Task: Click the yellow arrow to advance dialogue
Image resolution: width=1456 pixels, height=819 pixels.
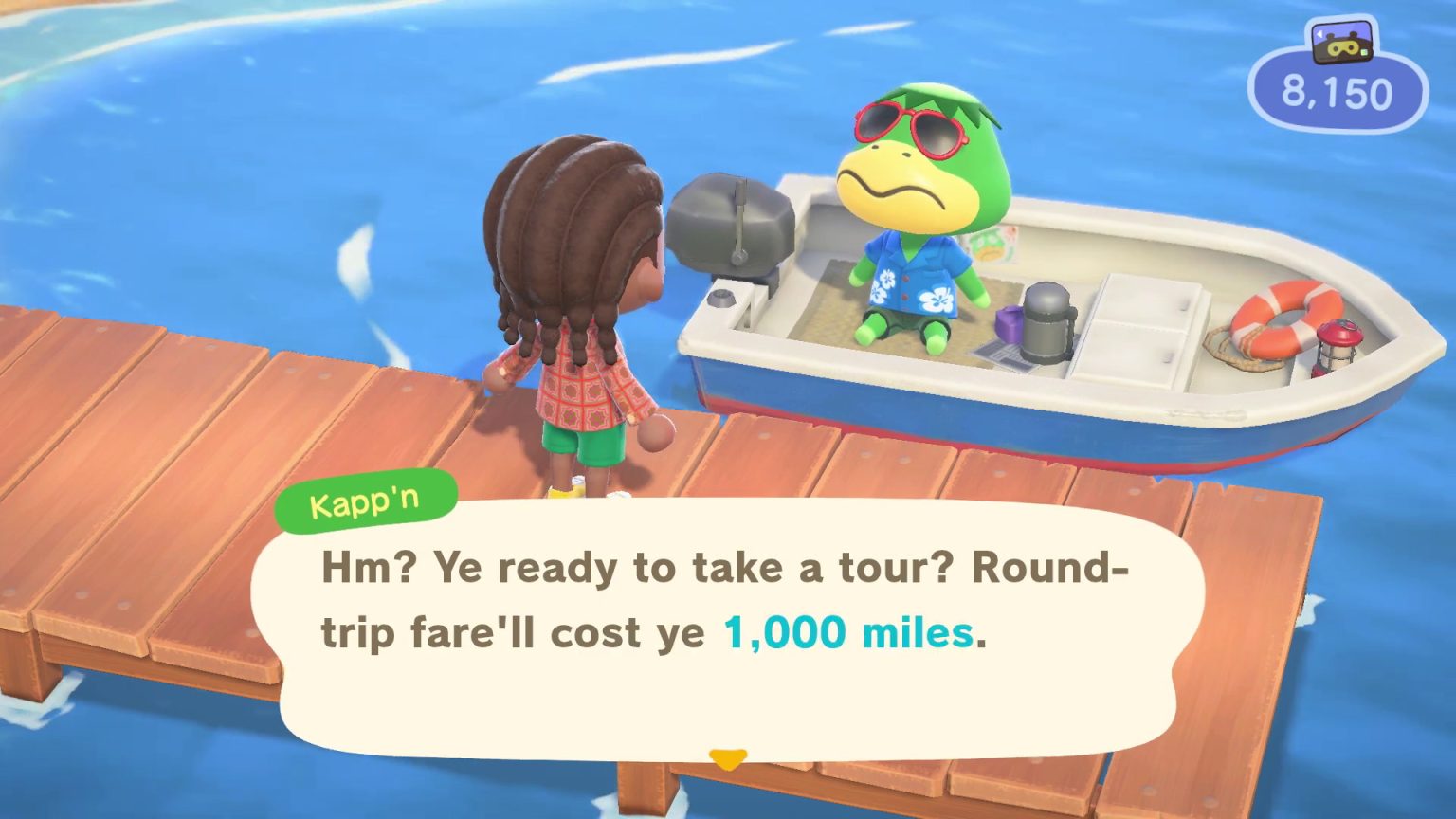Action: point(726,758)
